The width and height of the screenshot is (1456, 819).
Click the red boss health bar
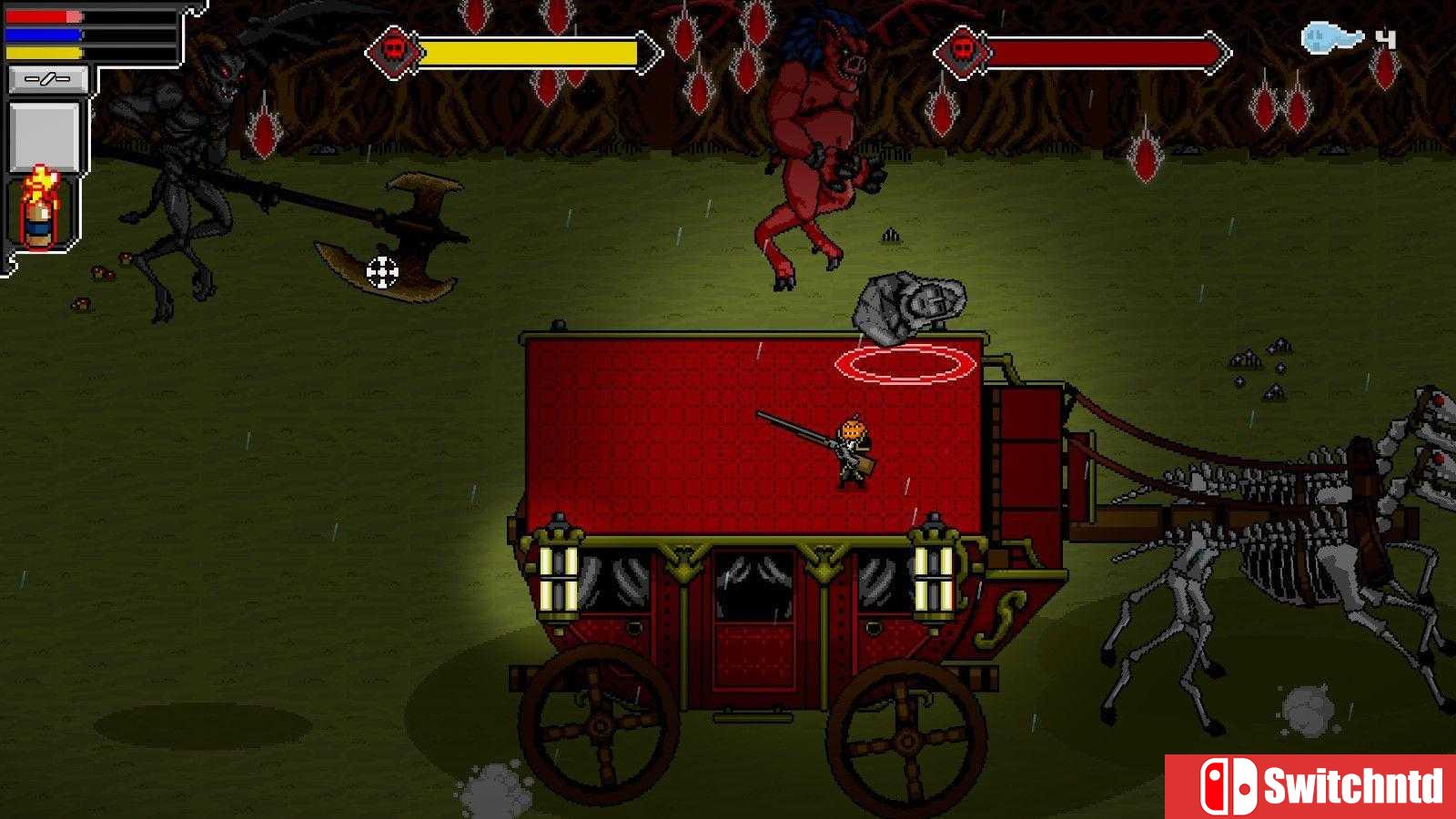[1092, 52]
